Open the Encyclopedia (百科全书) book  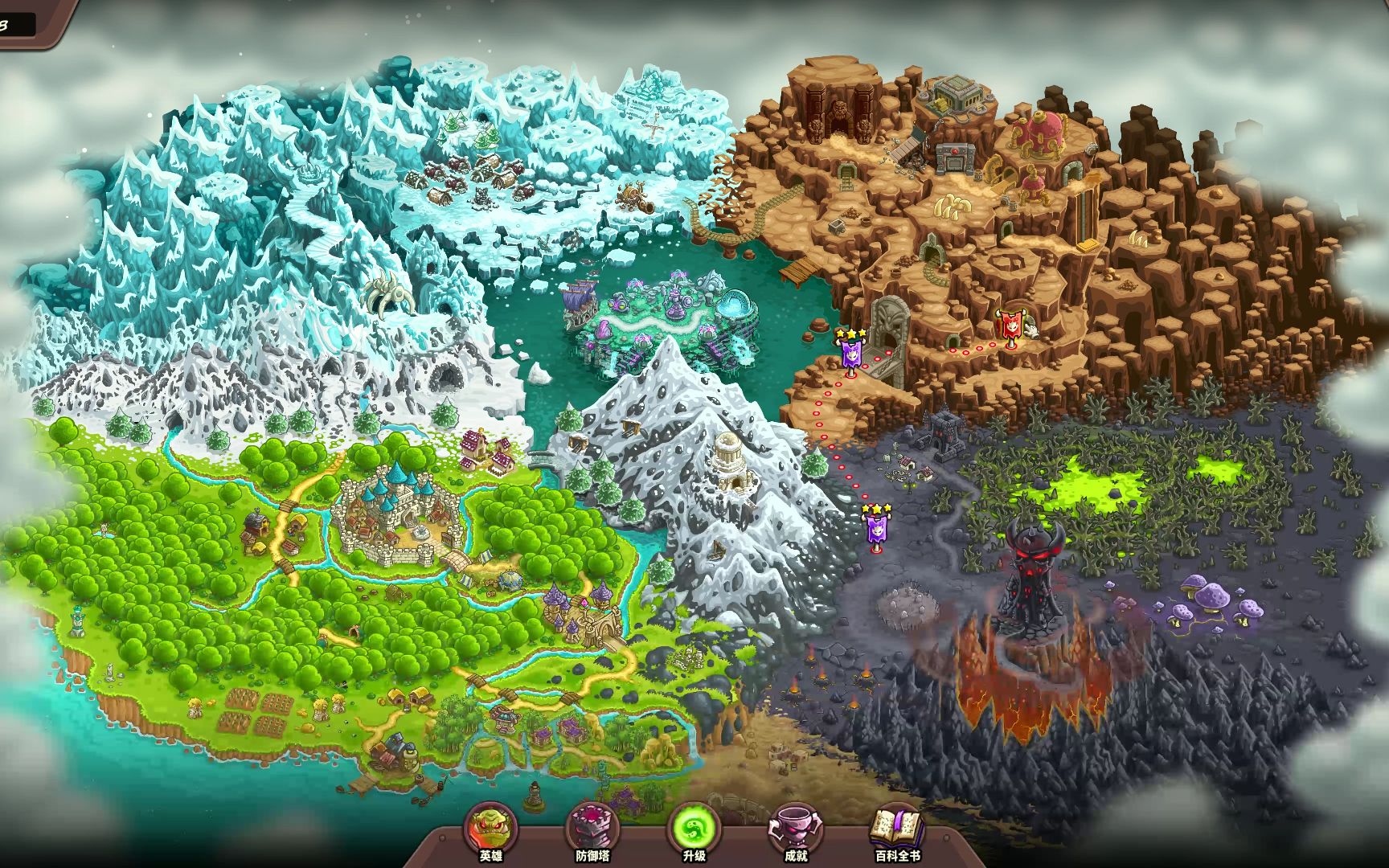tap(897, 829)
